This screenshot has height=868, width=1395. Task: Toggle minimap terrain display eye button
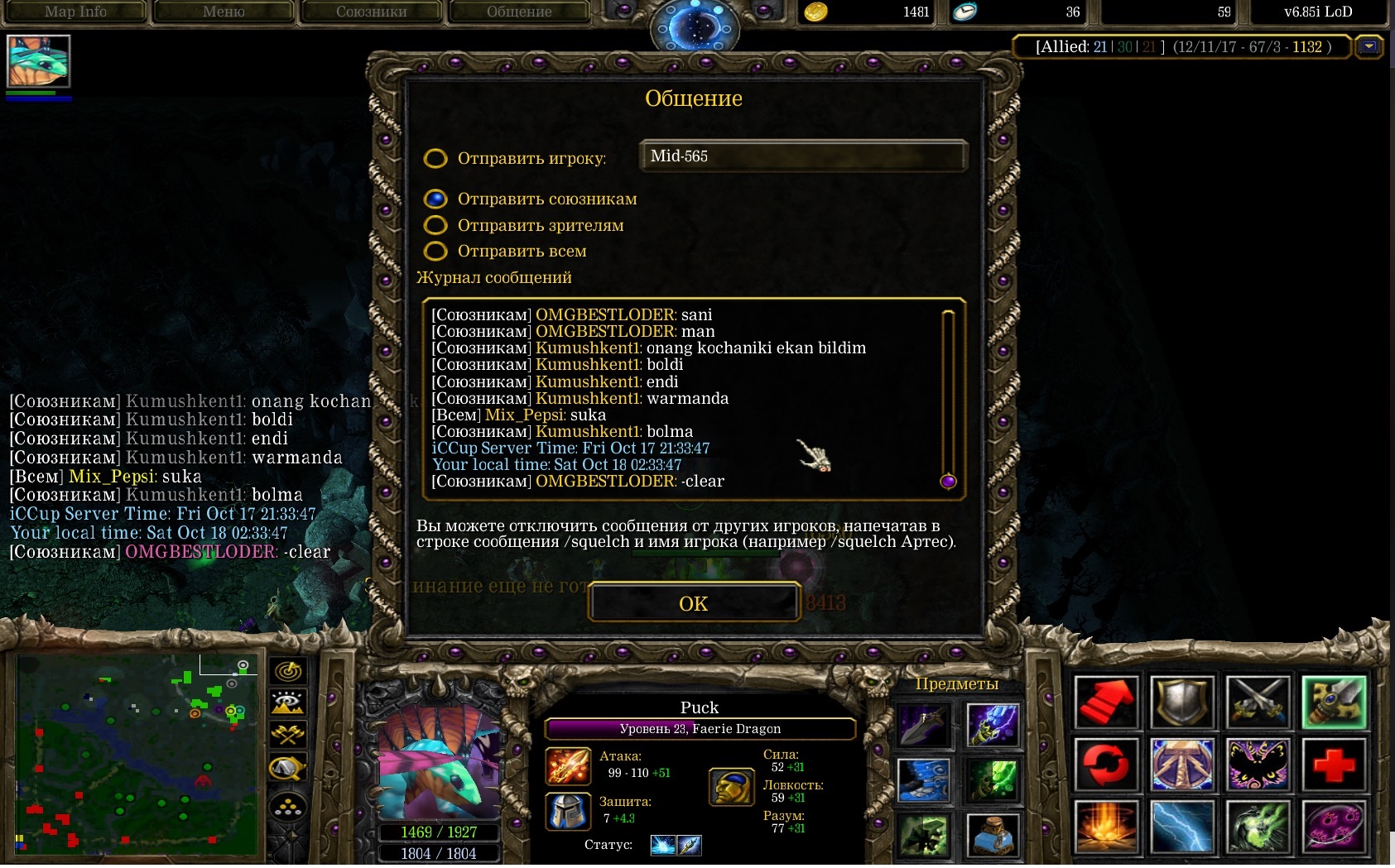288,703
